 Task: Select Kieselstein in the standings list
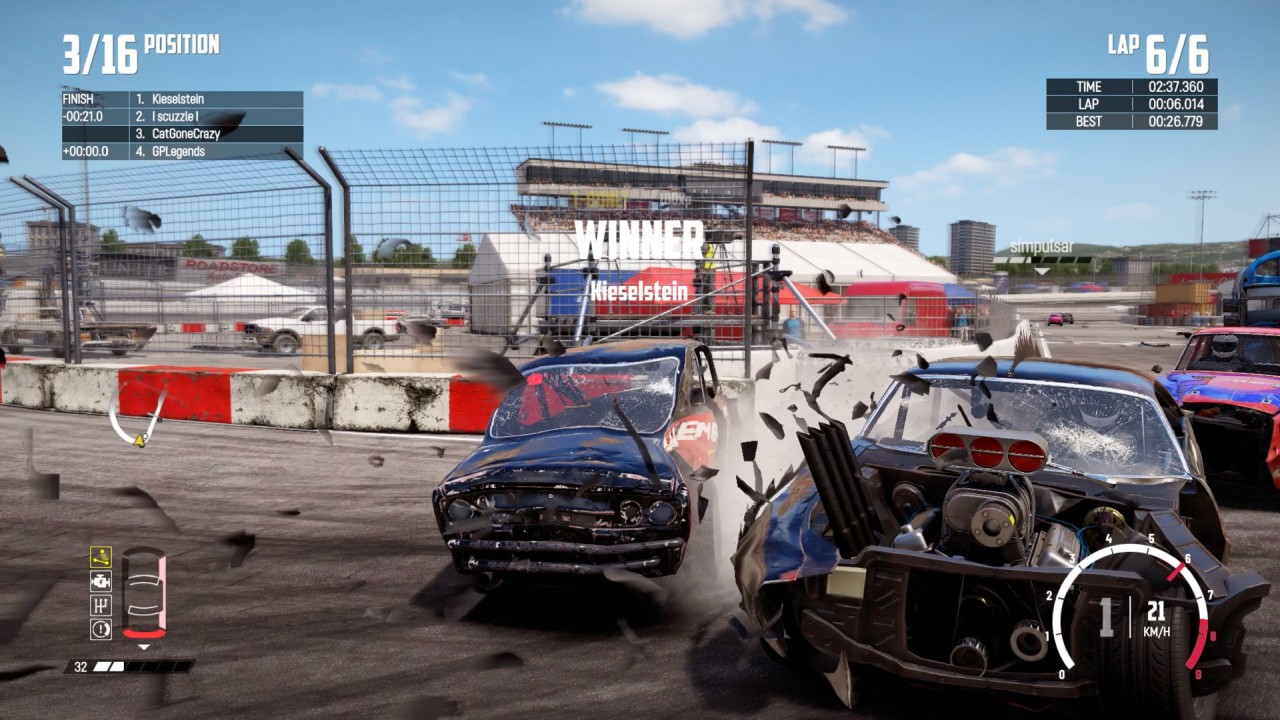[178, 99]
